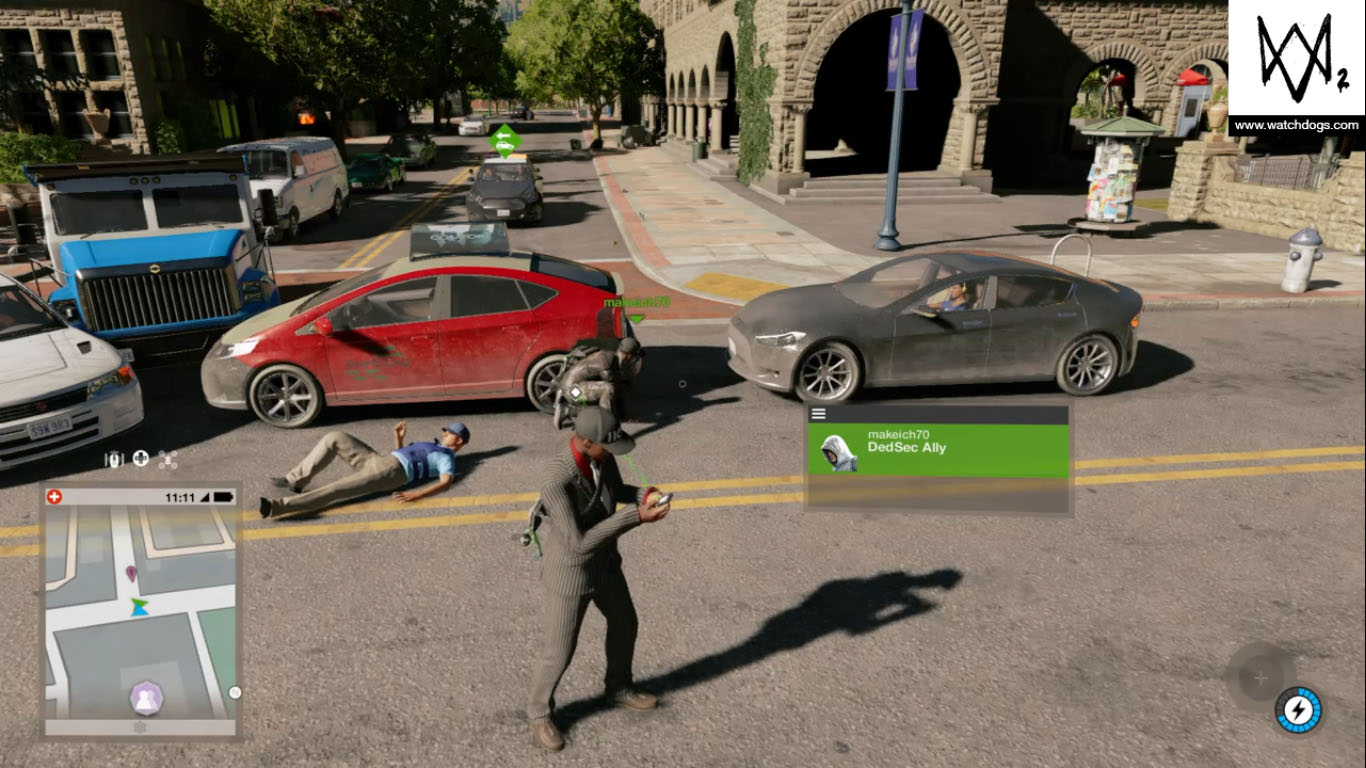Click the faded plus weapon slot circle
1366x768 pixels.
pos(1260,678)
